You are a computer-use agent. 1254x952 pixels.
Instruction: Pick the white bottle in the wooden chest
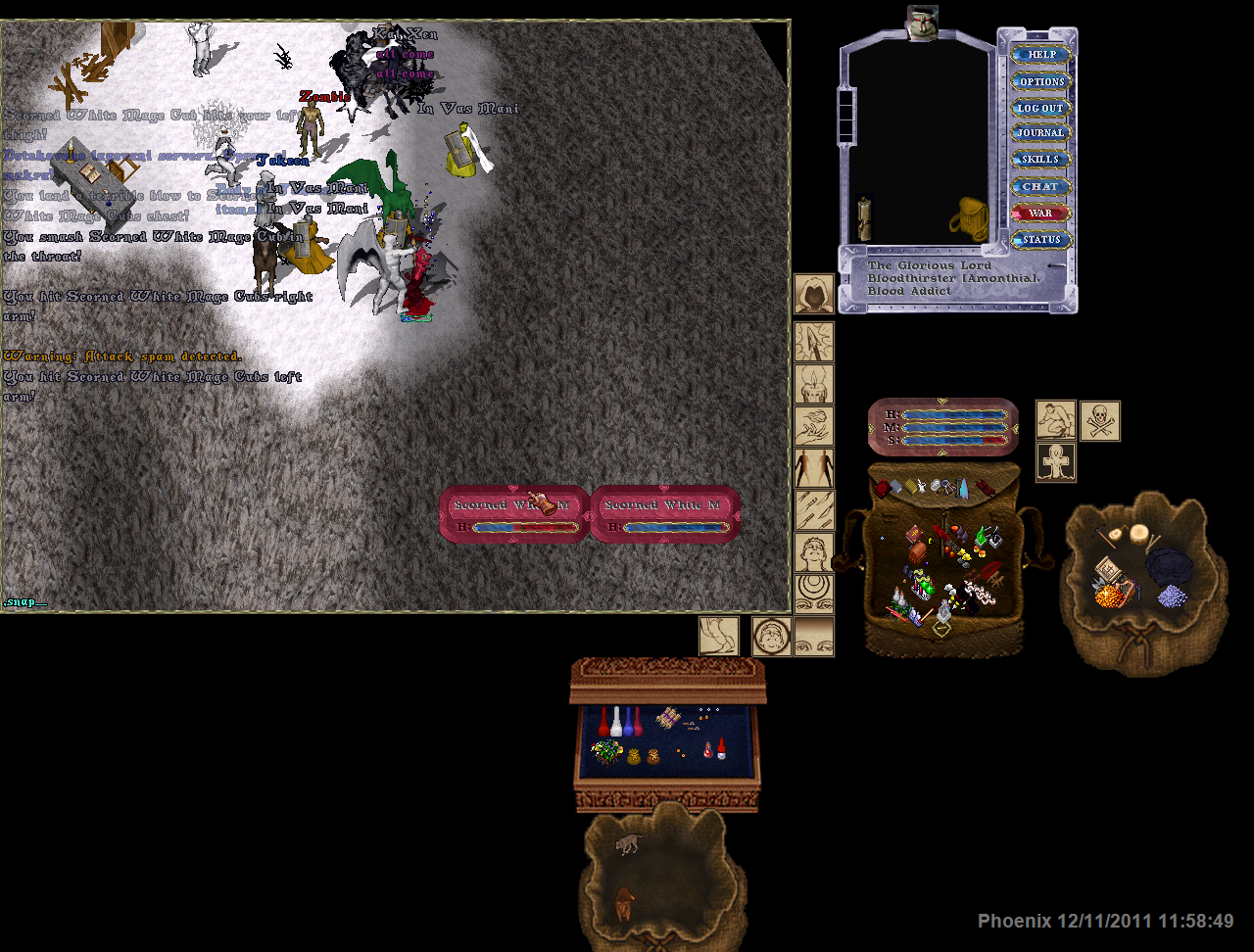[616, 722]
